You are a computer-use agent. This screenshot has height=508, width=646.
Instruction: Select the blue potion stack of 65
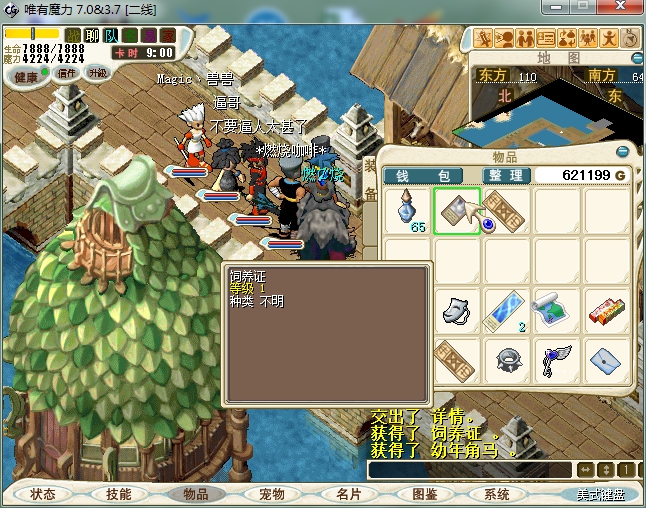point(407,211)
